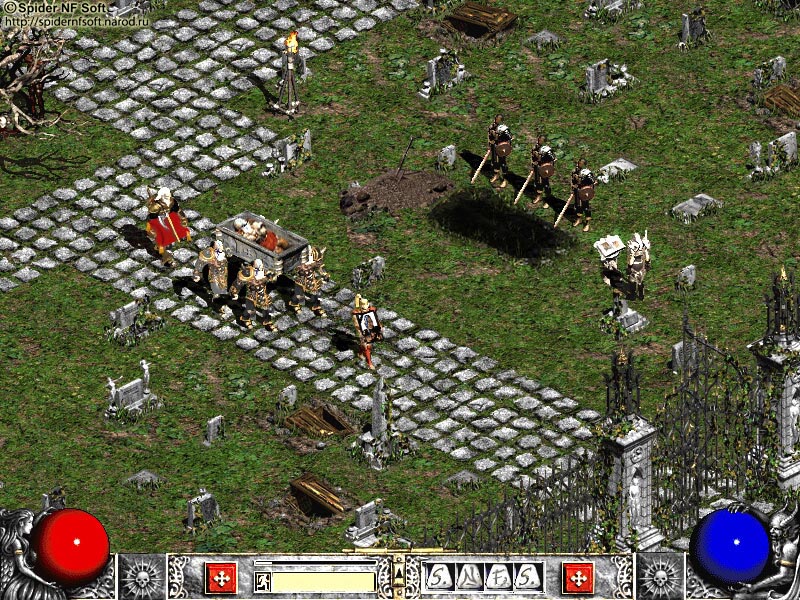800x600 pixels.
Task: Expand the mini menu arrow button
Action: (x=399, y=572)
